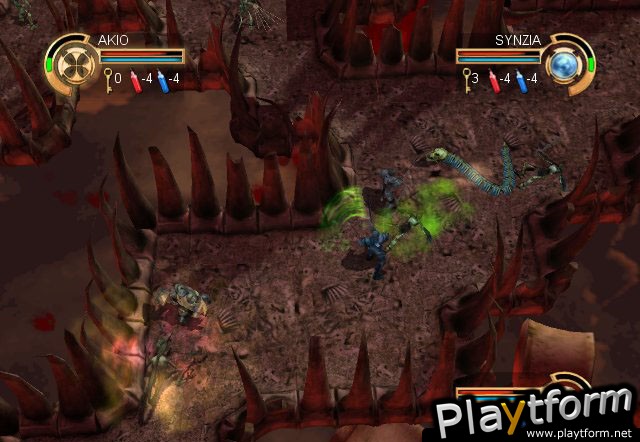This screenshot has width=640, height=442.
Task: Use Akio's blue mana potion
Action: 162,77
